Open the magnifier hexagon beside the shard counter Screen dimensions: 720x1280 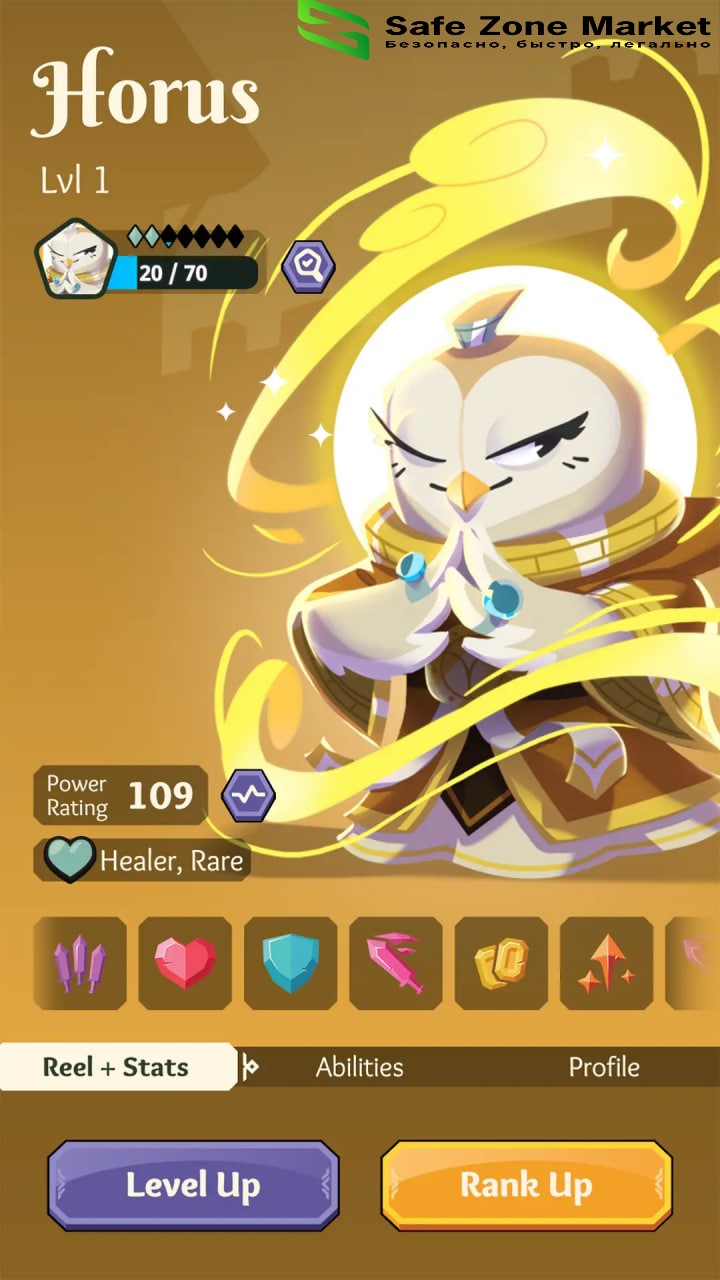308,267
